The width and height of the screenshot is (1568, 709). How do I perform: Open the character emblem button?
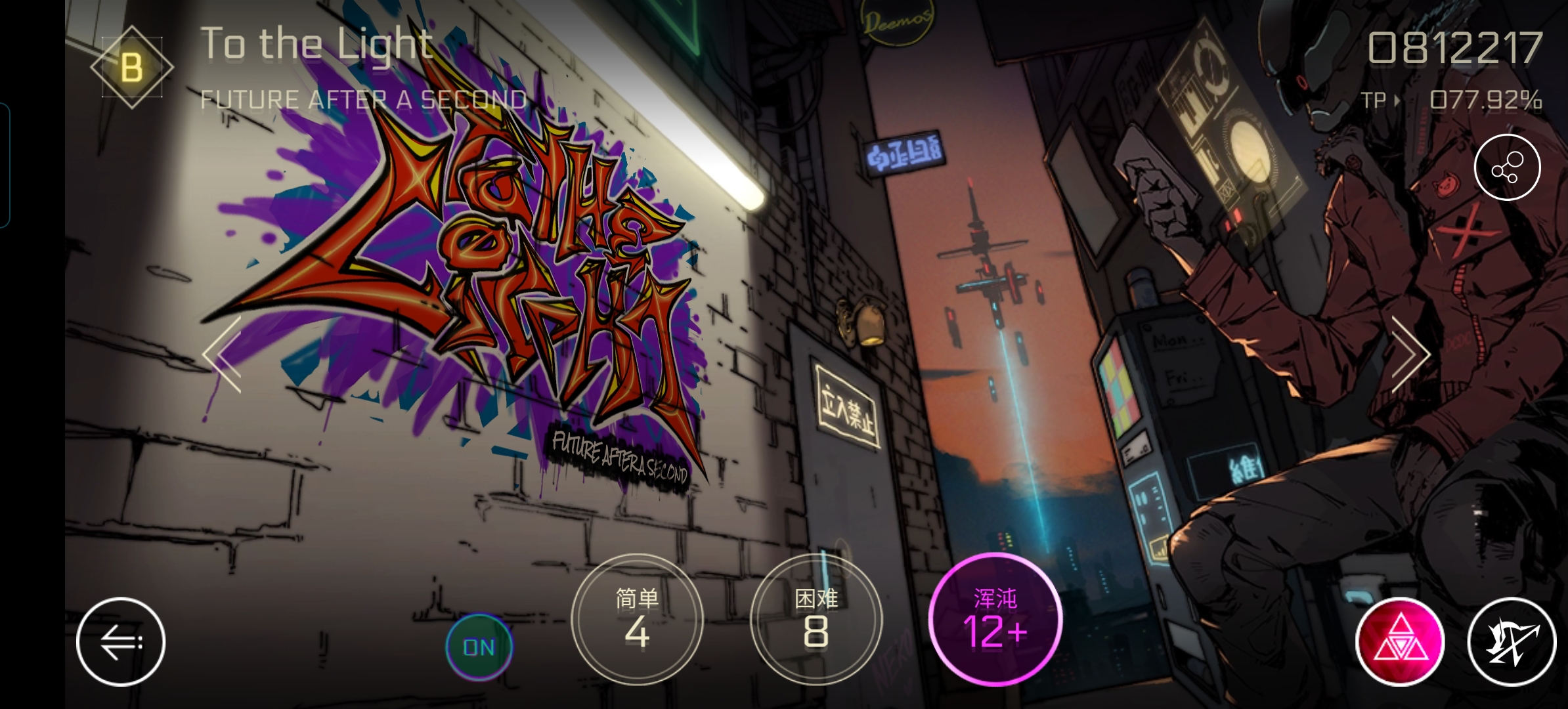point(1512,641)
